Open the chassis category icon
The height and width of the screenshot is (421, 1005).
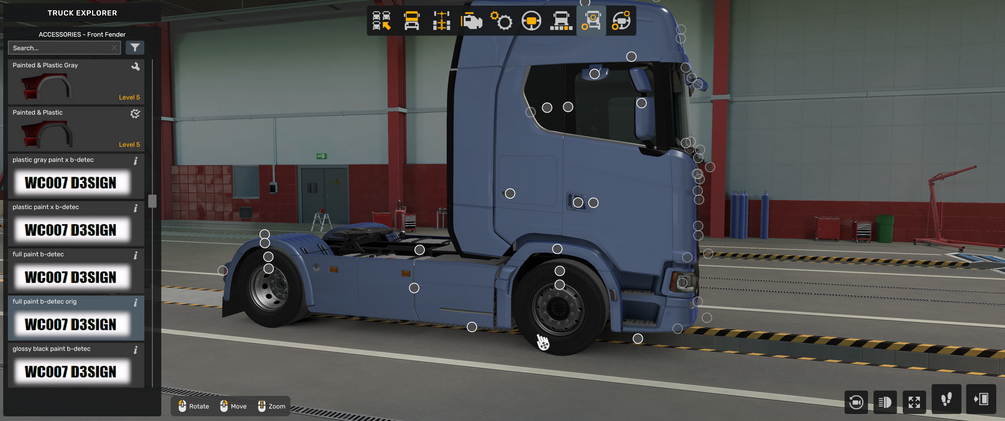441,20
